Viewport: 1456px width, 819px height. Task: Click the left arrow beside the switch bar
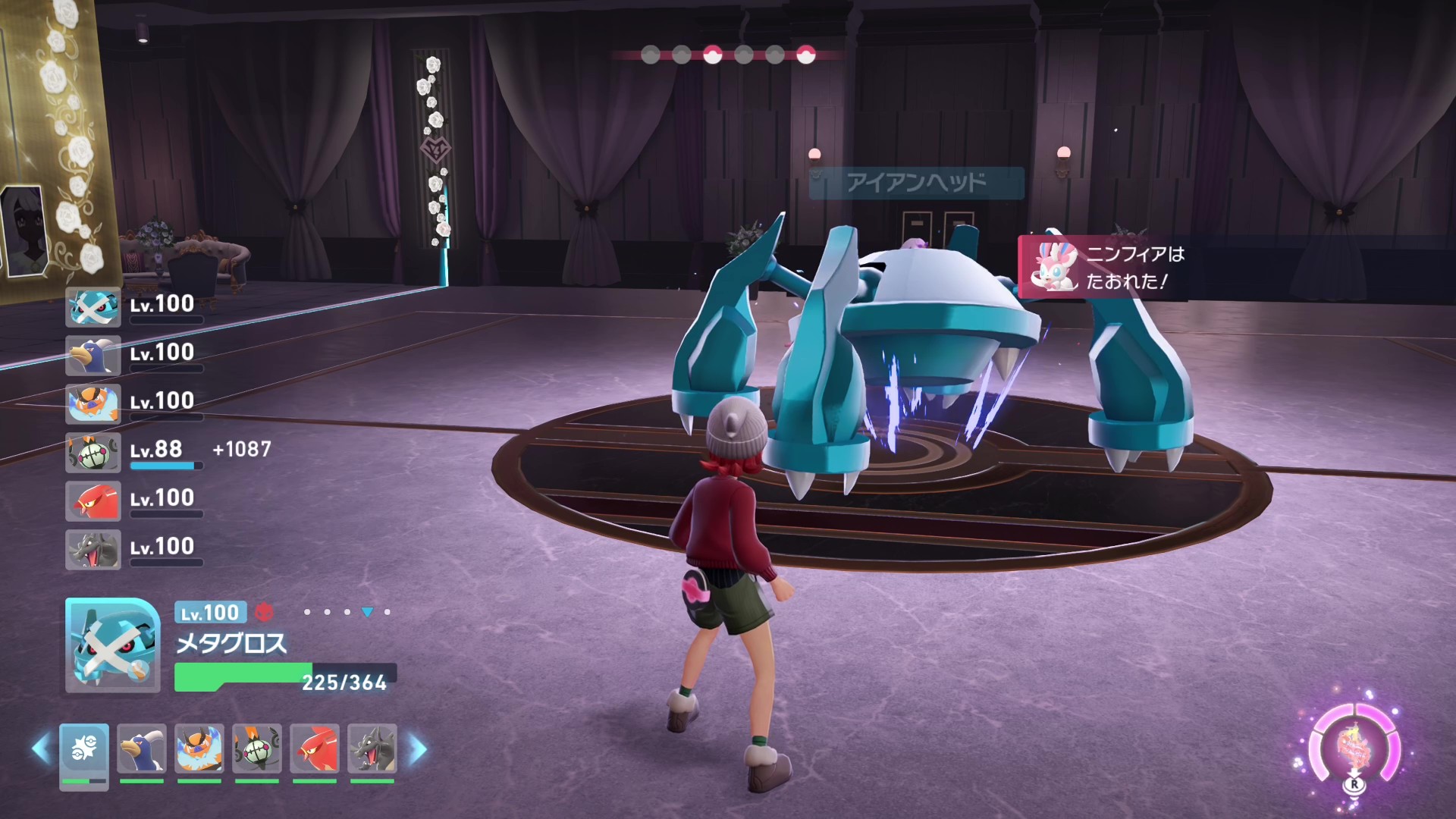(40, 749)
